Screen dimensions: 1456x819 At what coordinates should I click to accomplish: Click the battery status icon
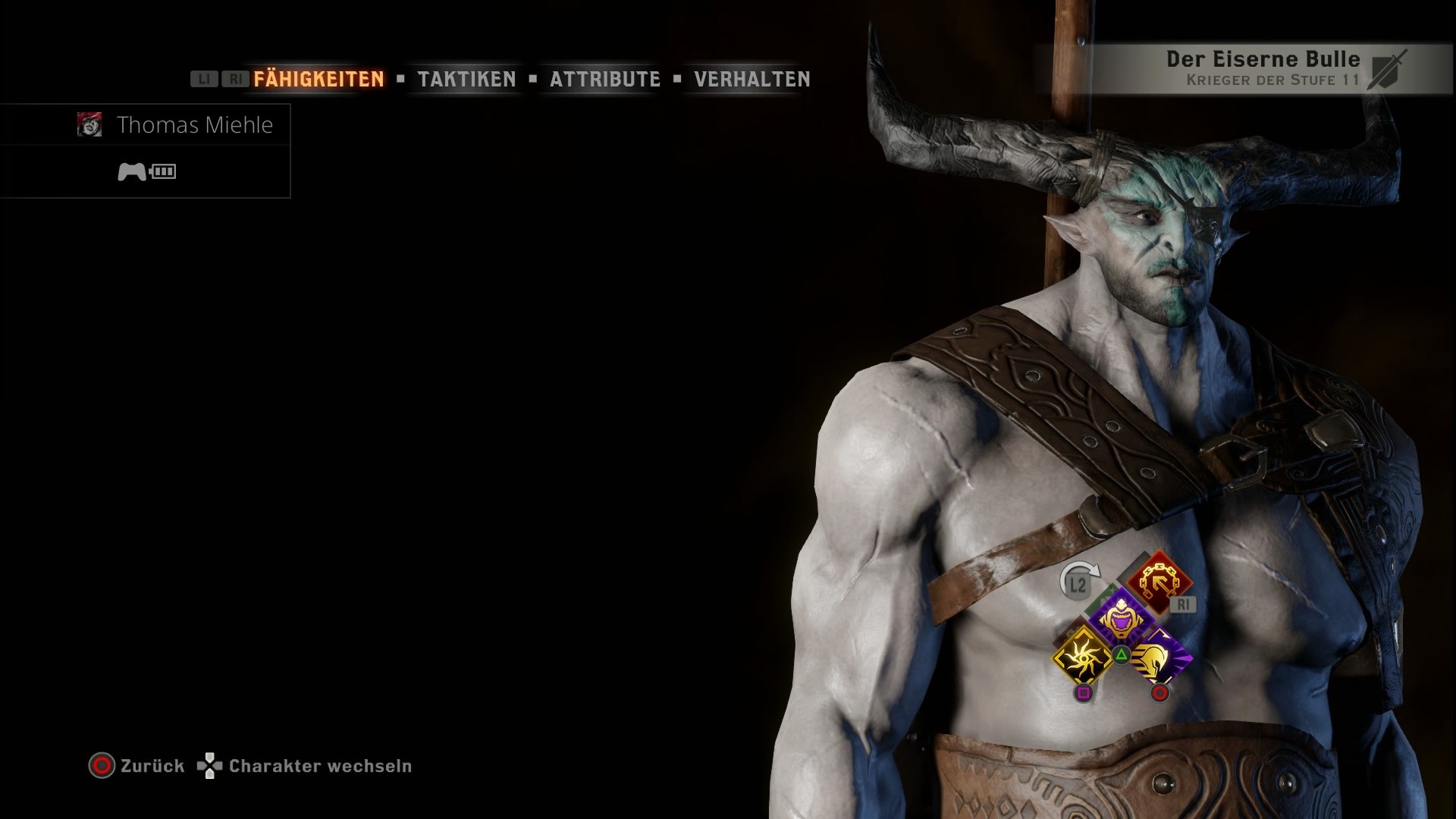163,171
